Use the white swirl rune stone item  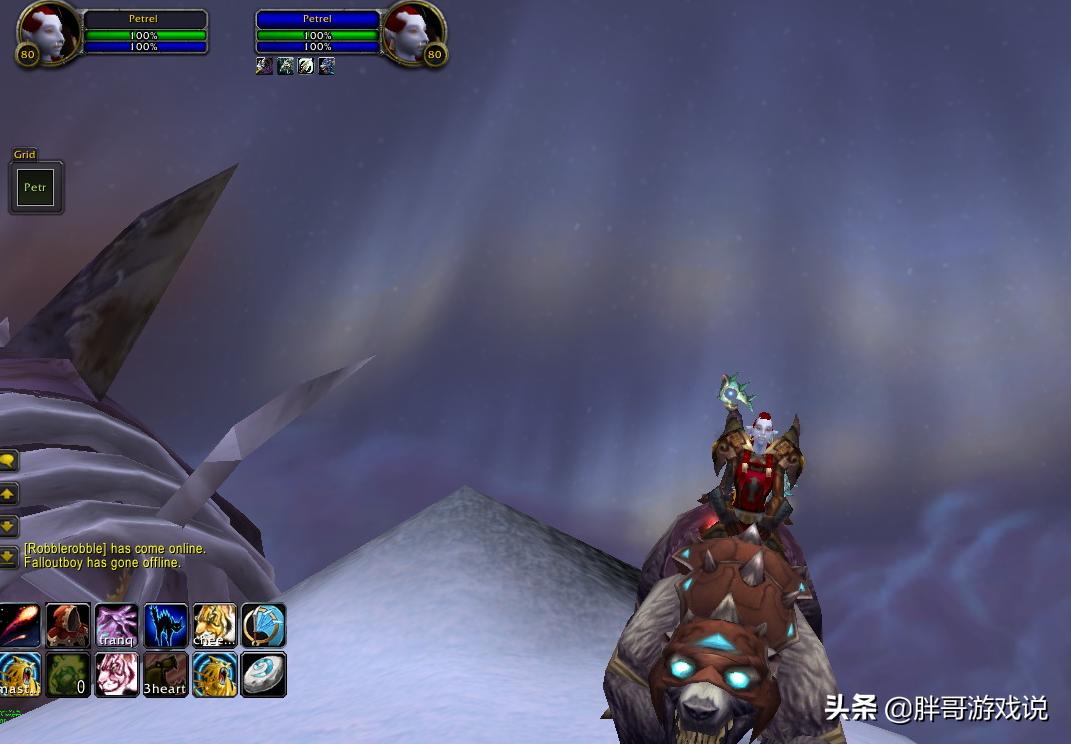click(264, 675)
